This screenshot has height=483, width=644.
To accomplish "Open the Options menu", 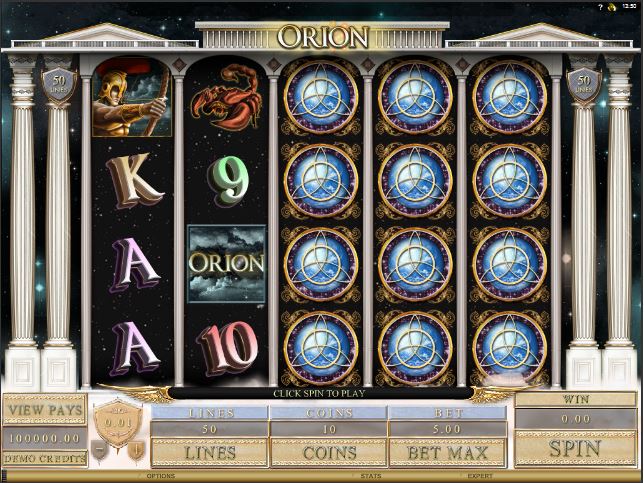I will (161, 476).
